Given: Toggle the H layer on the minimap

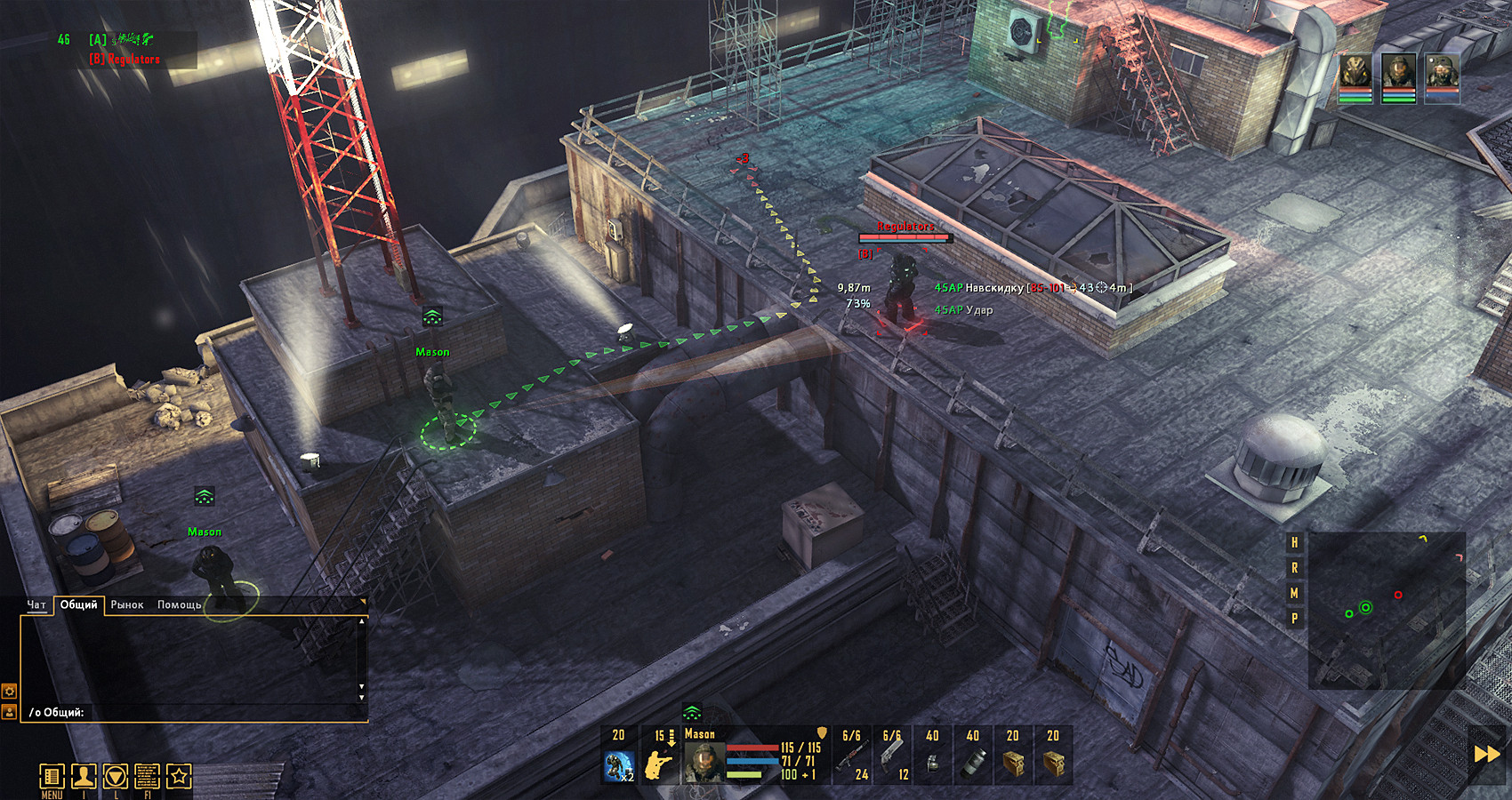Looking at the screenshot, I should pos(1294,542).
